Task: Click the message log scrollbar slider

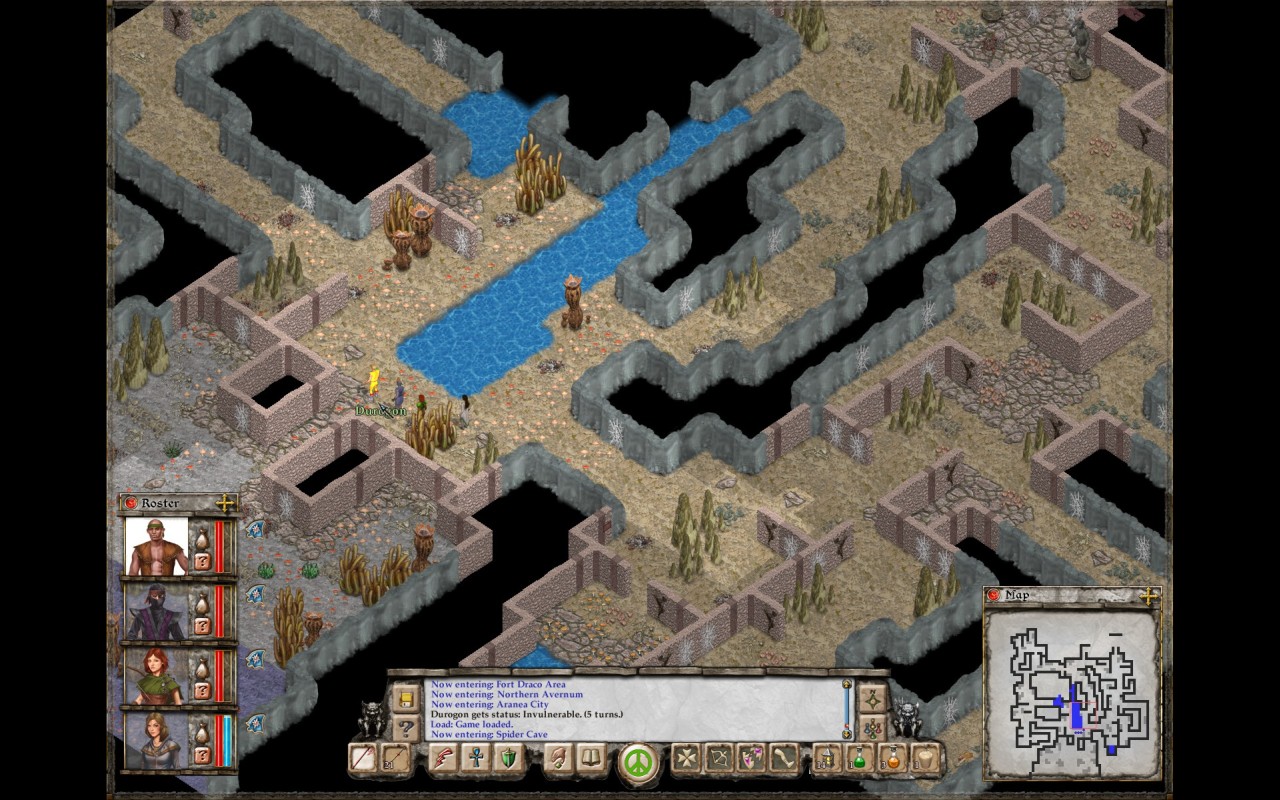Action: point(846,708)
